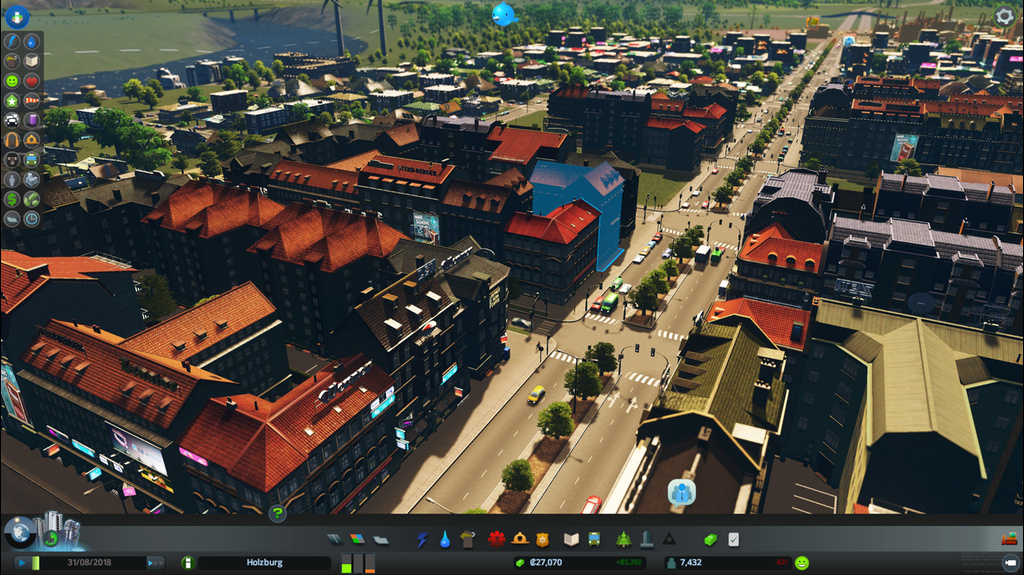Open the education build menu
Screen dimensions: 1024x575
point(571,539)
